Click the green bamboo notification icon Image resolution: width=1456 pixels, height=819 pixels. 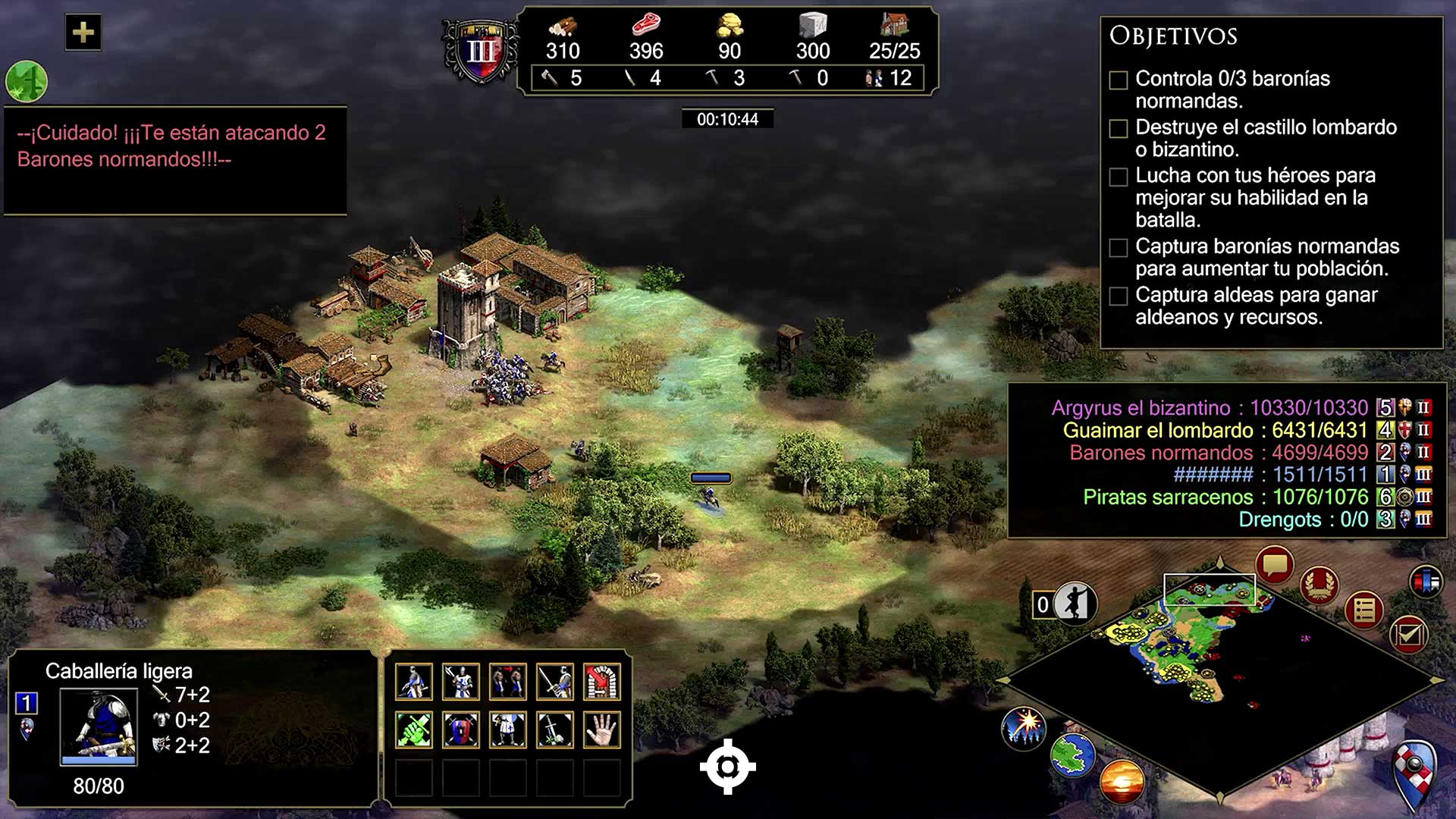pyautogui.click(x=27, y=81)
